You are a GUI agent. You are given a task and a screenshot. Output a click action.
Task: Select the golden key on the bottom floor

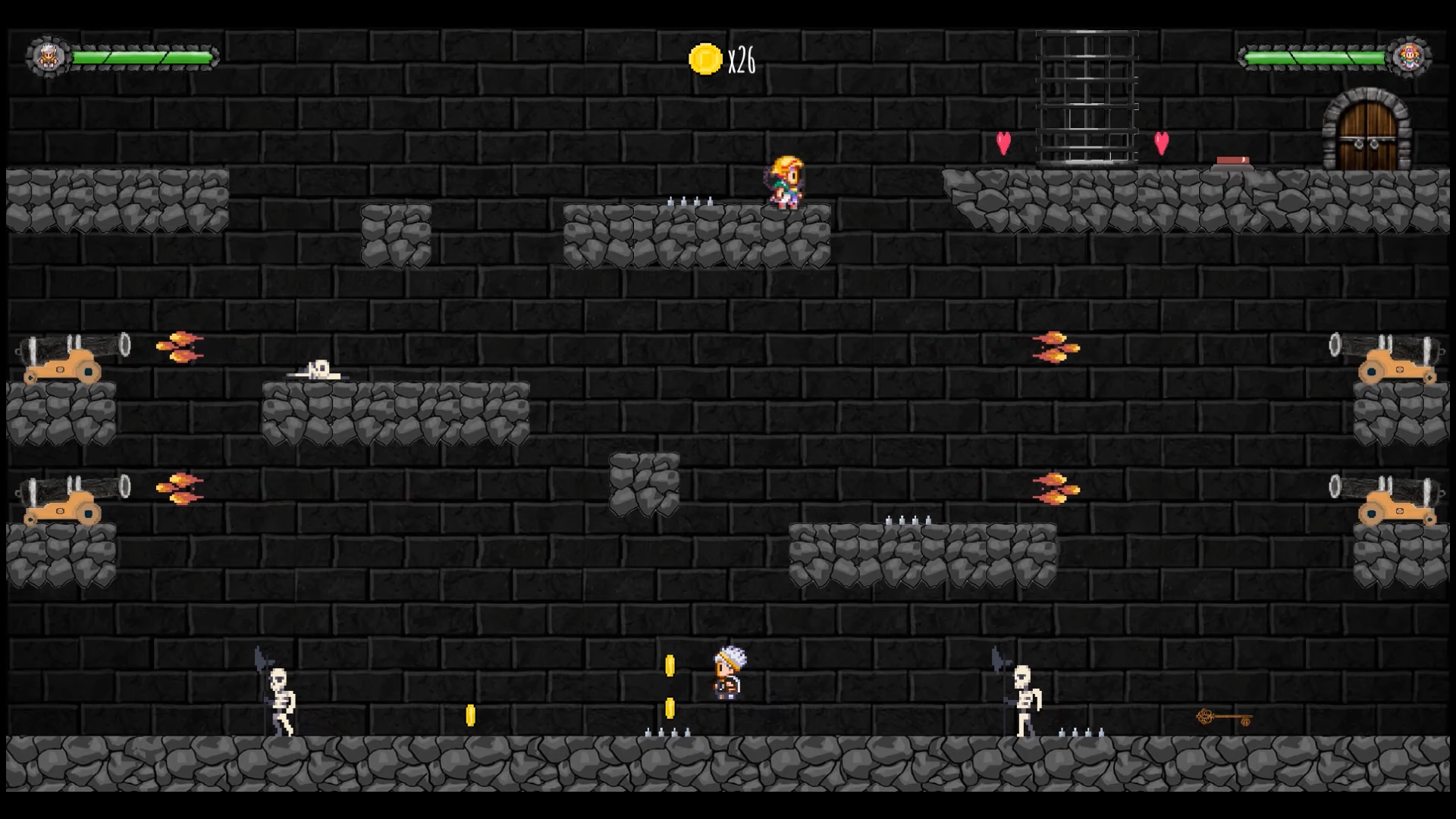point(1224,716)
